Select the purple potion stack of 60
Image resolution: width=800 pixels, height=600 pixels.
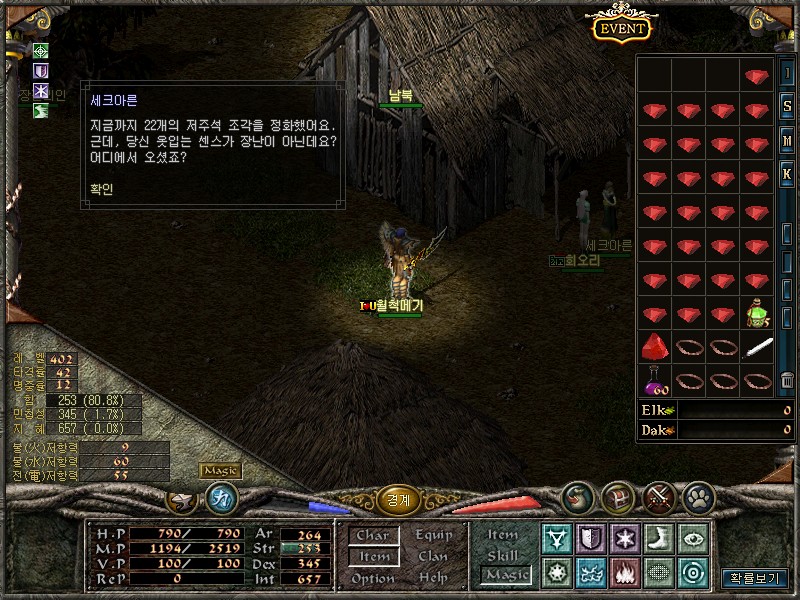(x=654, y=381)
